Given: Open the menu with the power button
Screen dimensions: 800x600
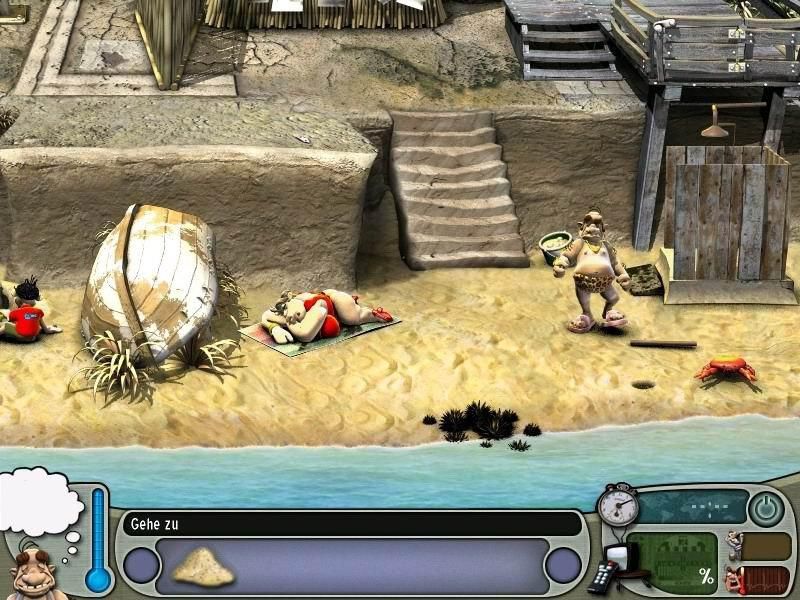Looking at the screenshot, I should tap(767, 509).
